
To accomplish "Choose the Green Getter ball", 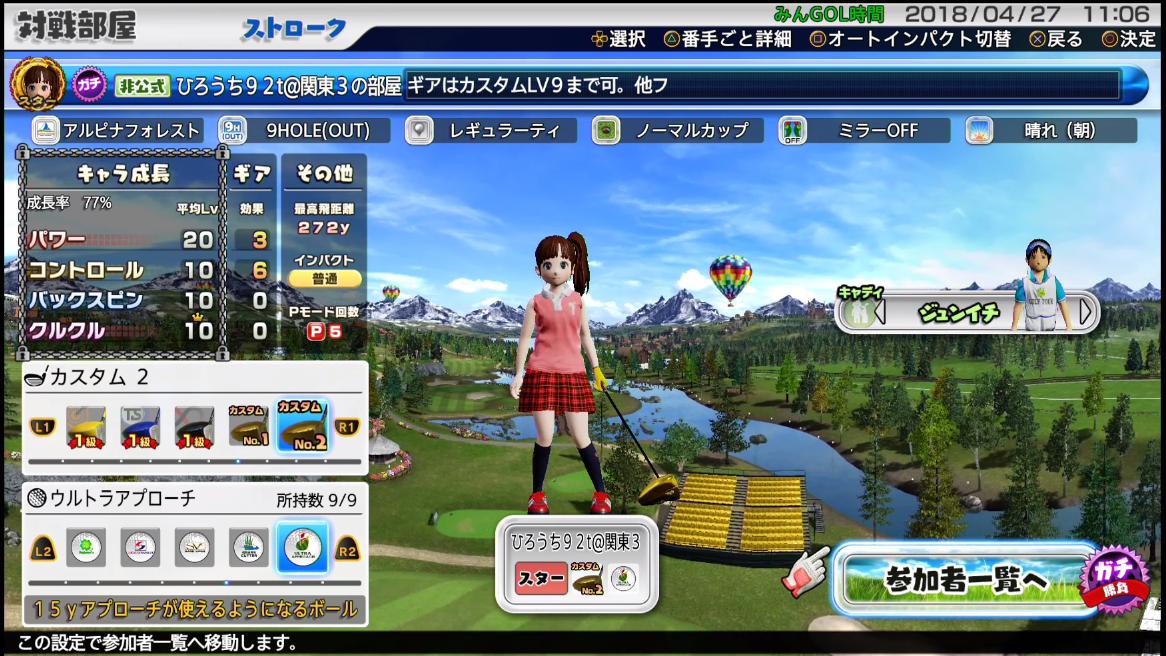I will click(249, 547).
